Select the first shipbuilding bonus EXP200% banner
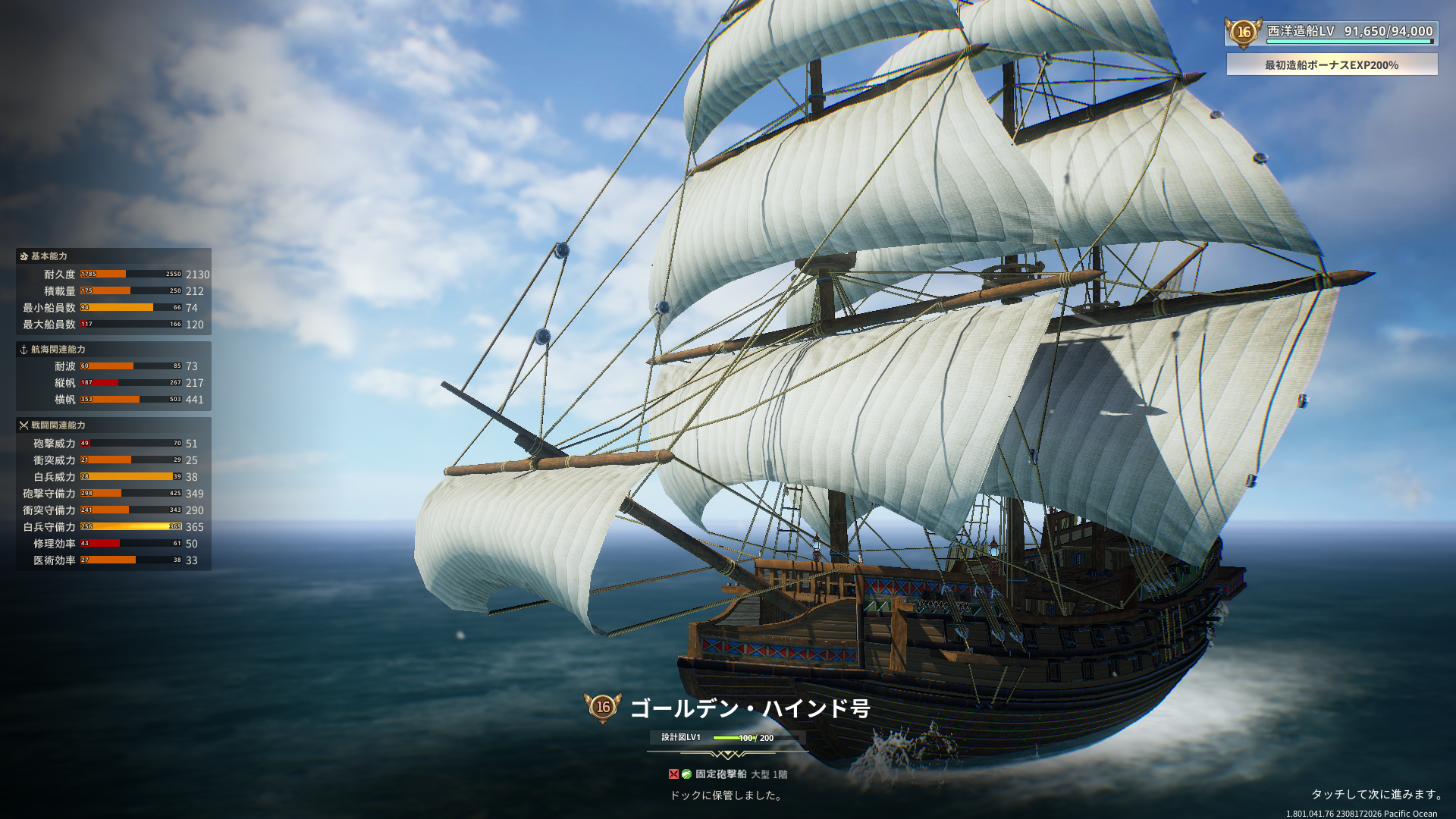The height and width of the screenshot is (819, 1456). pos(1332,65)
